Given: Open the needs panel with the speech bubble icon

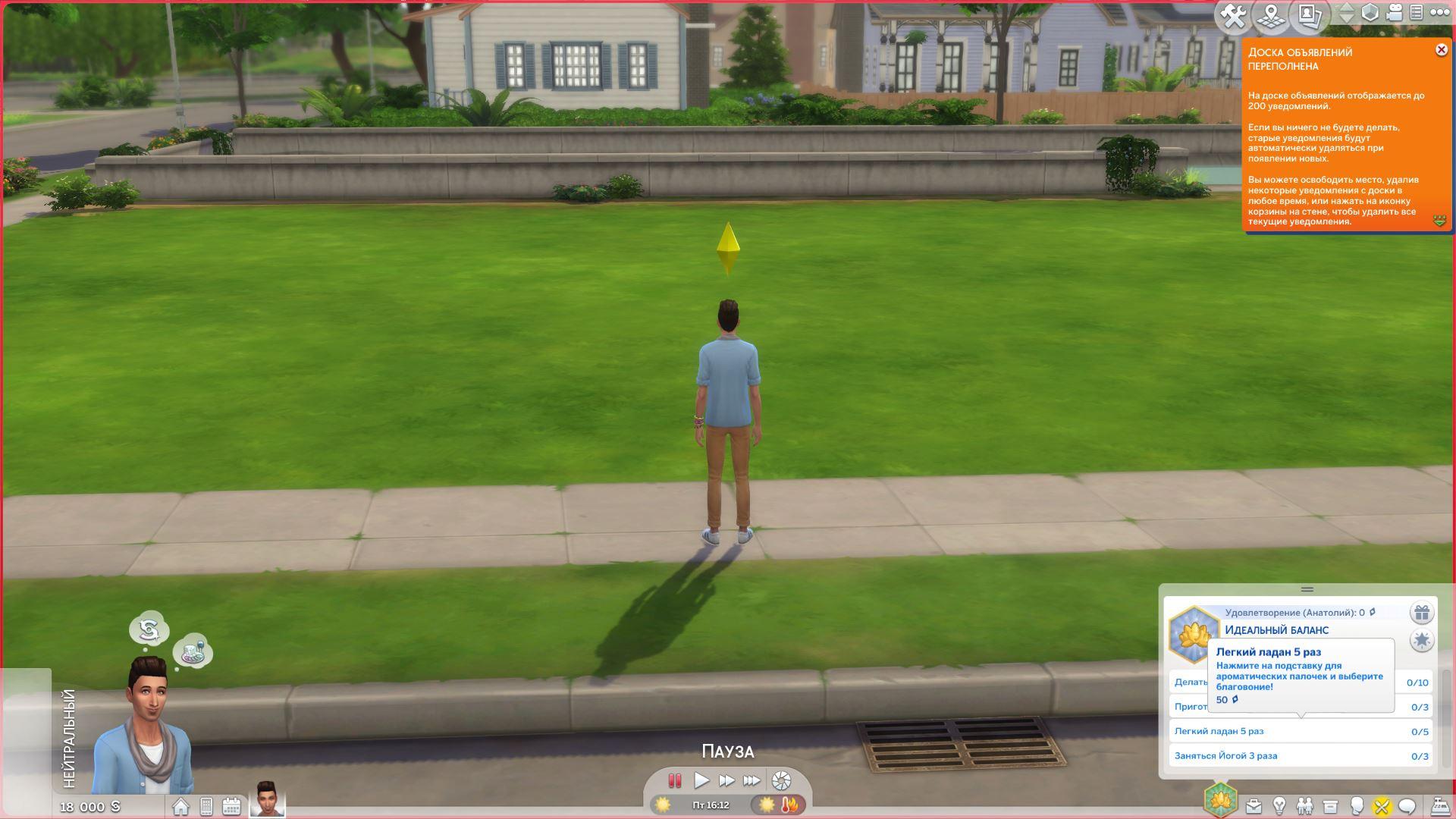Looking at the screenshot, I should click(x=1407, y=806).
